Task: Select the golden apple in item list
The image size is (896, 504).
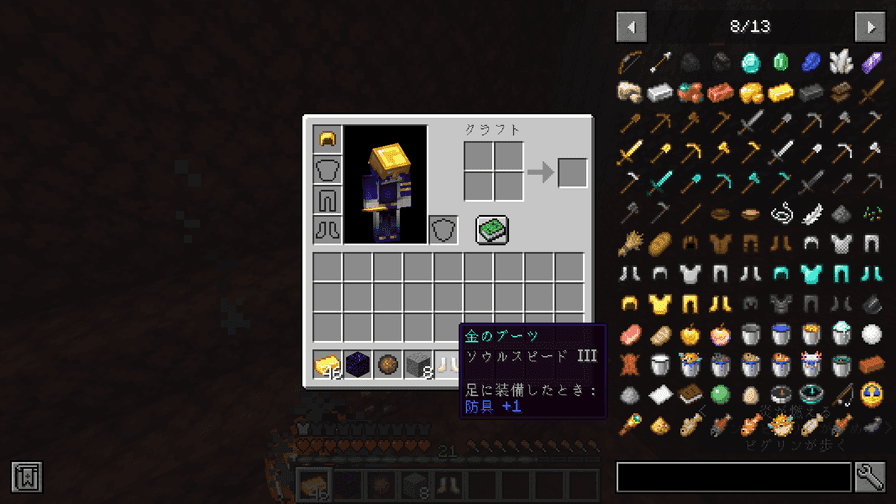Action: 689,333
